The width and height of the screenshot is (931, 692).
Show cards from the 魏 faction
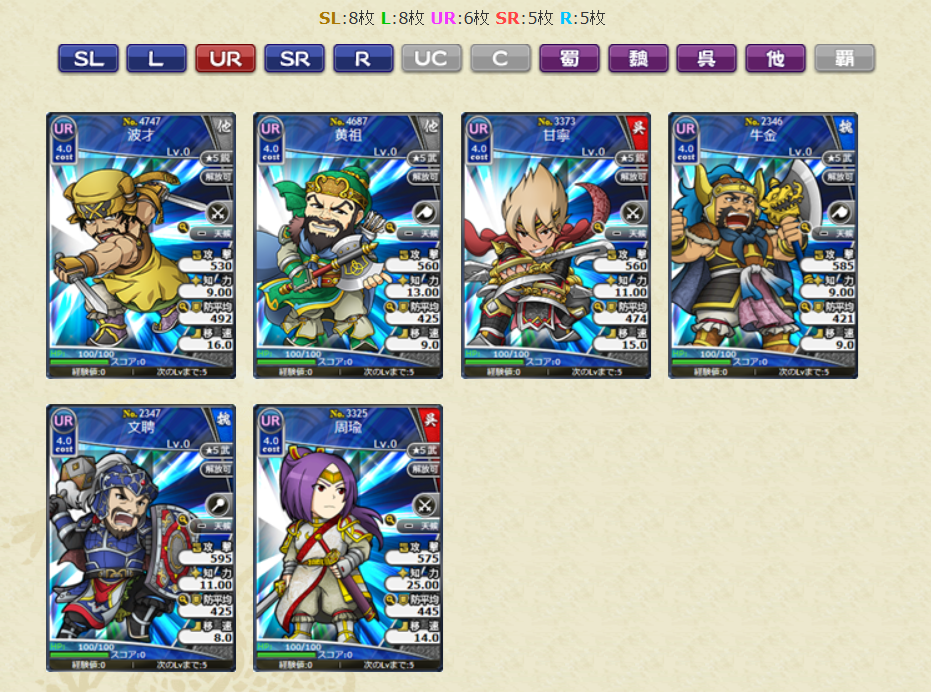(x=638, y=59)
